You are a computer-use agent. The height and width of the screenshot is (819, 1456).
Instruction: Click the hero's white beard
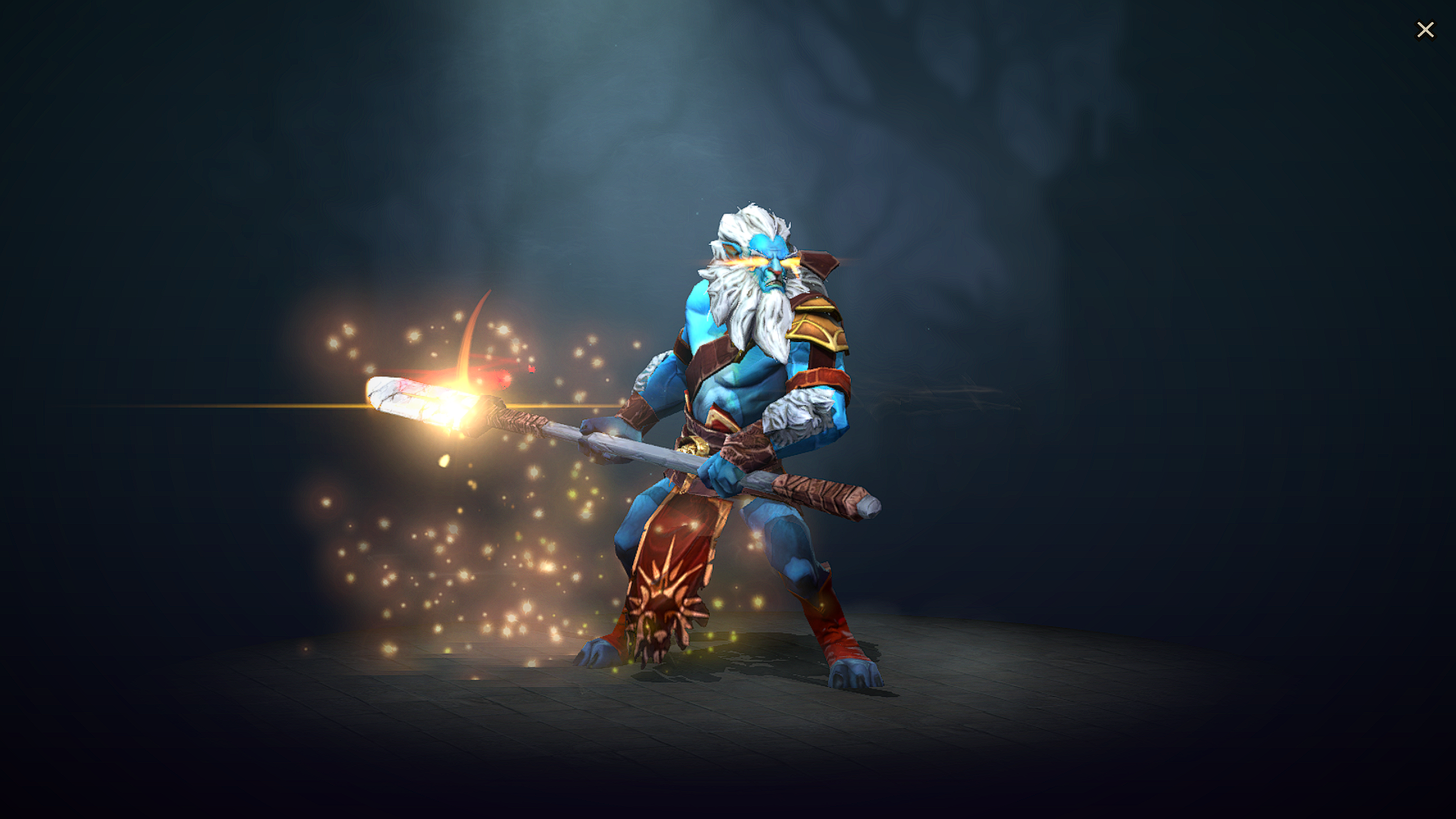point(758,318)
